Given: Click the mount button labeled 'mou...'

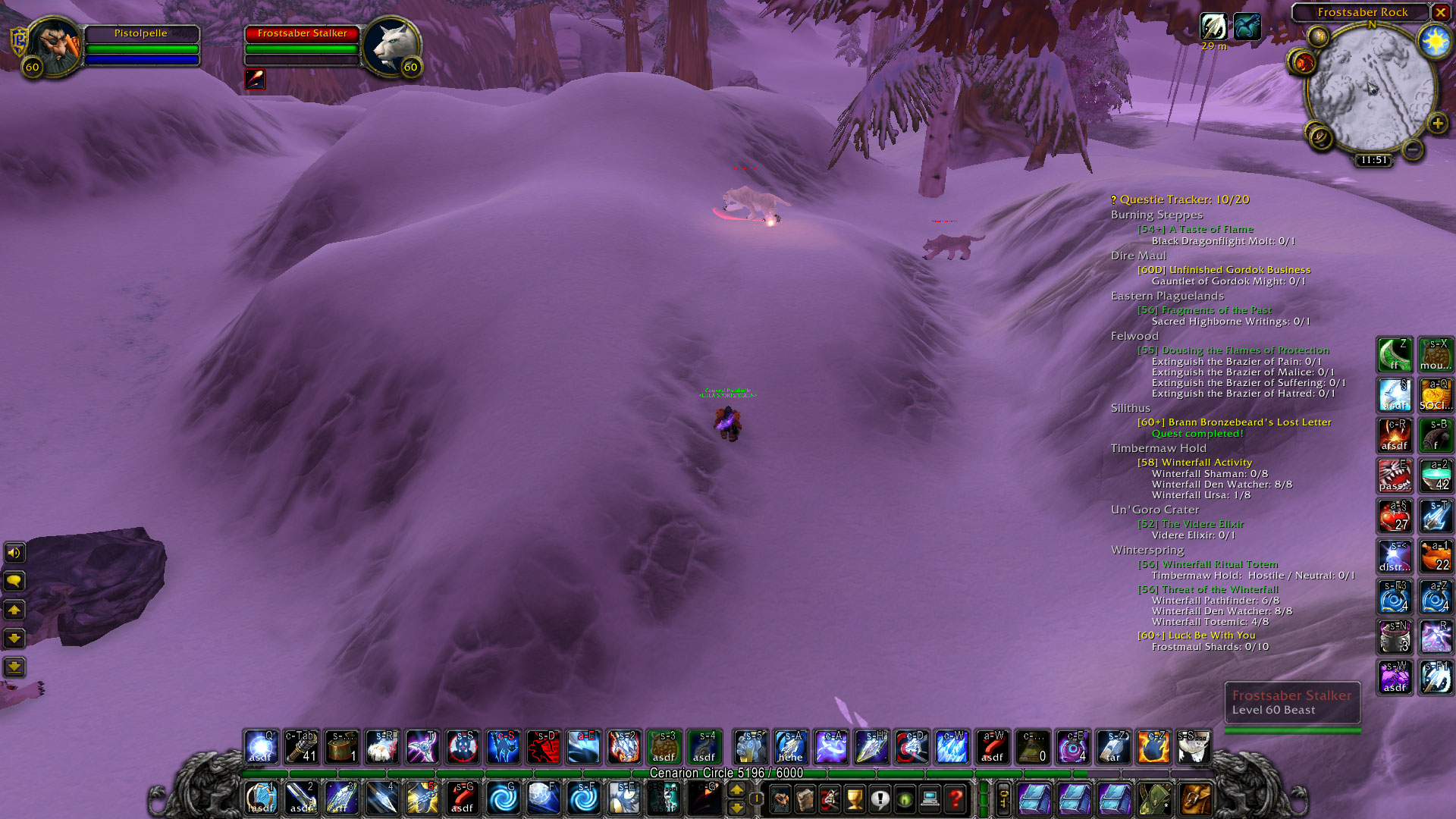Looking at the screenshot, I should pos(1436,355).
